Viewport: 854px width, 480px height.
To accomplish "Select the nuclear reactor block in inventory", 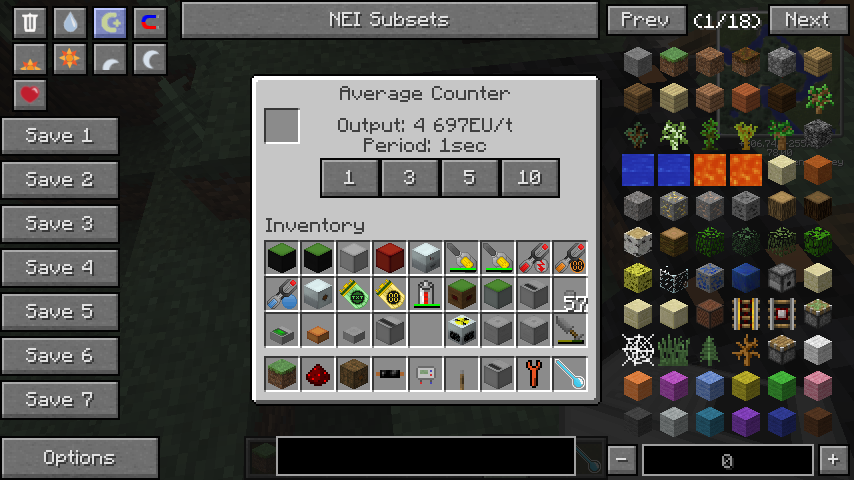I will [462, 329].
